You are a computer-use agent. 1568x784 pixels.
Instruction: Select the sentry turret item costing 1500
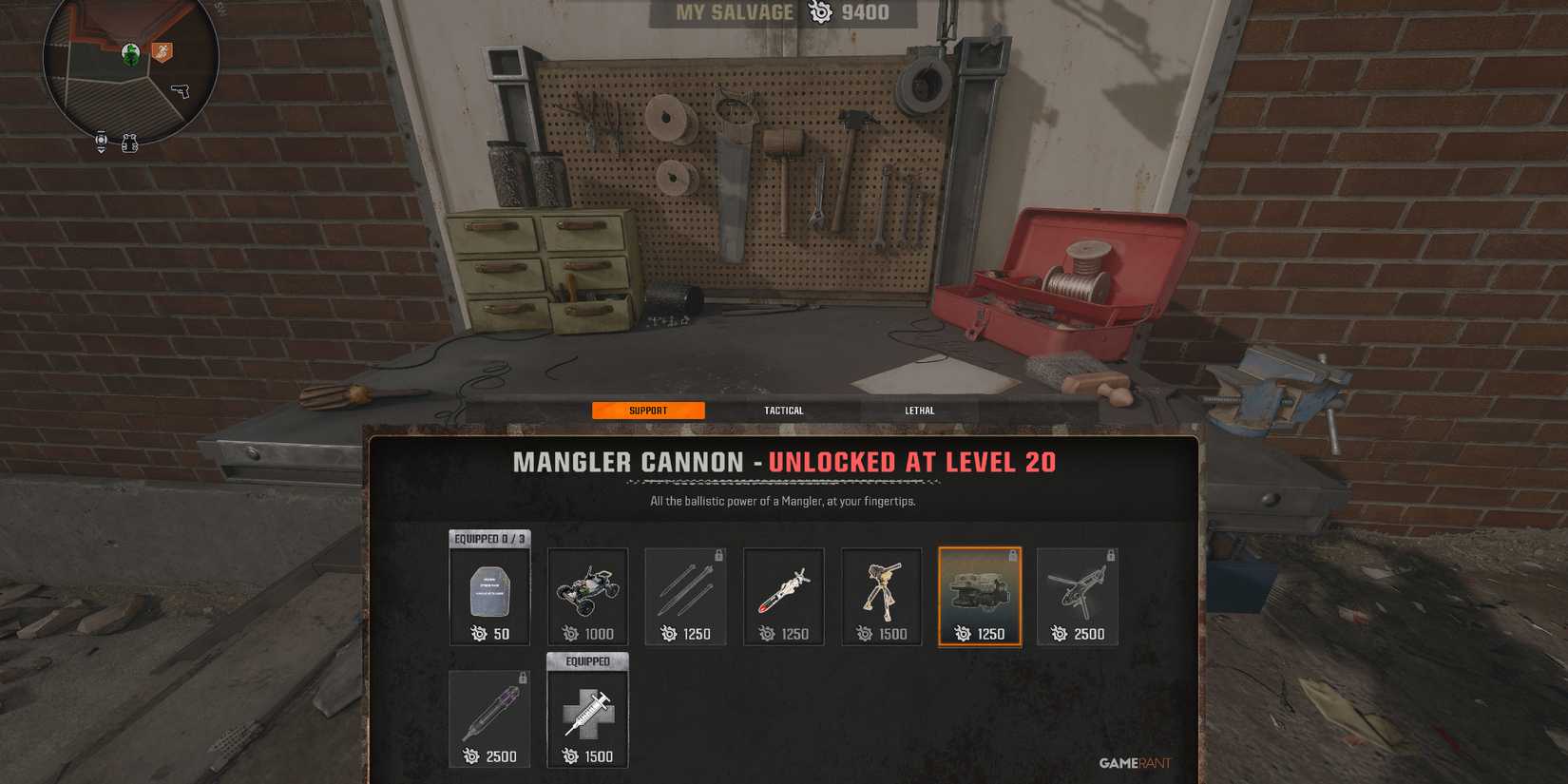click(881, 589)
